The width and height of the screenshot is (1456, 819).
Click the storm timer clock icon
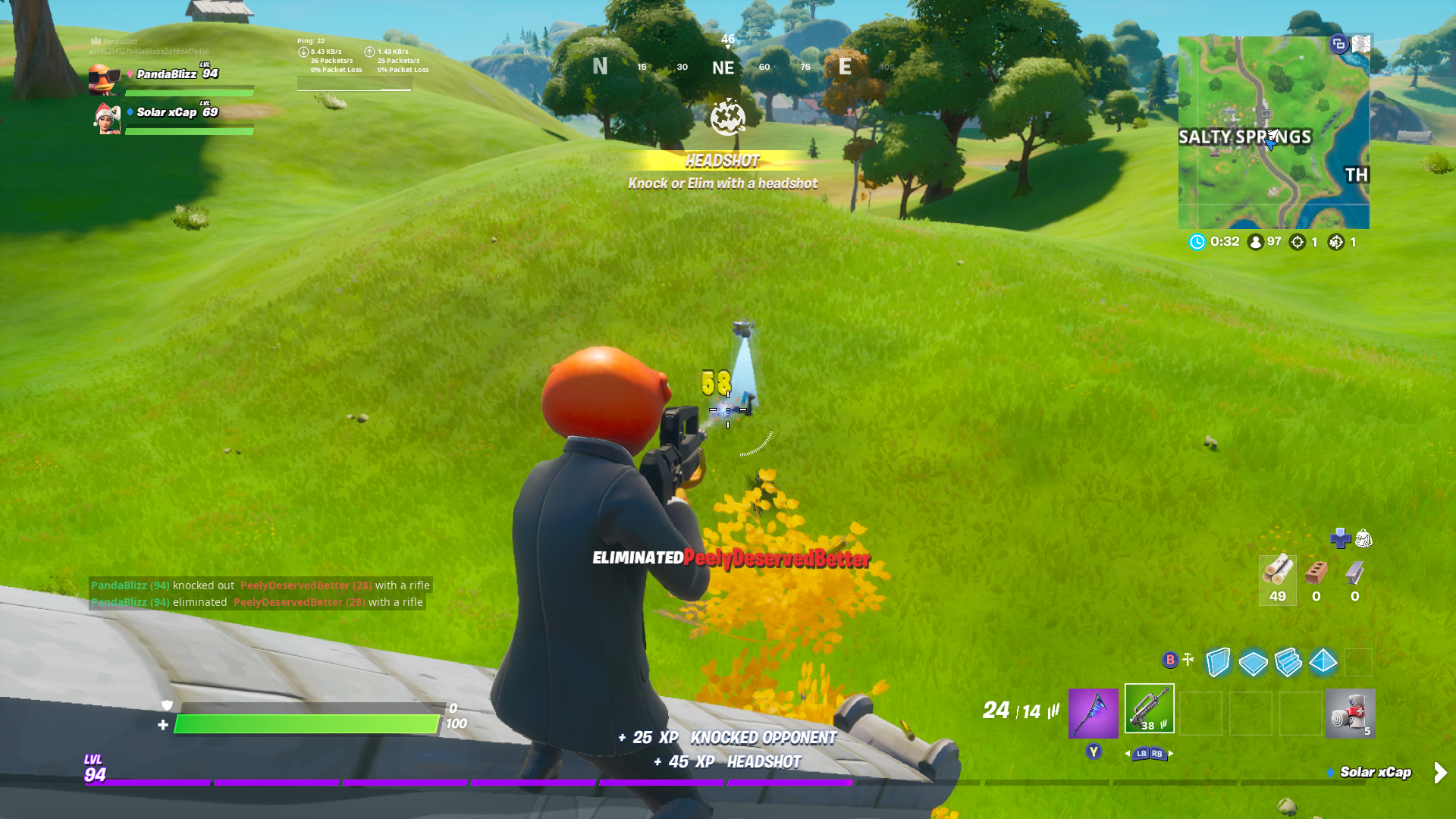1196,241
